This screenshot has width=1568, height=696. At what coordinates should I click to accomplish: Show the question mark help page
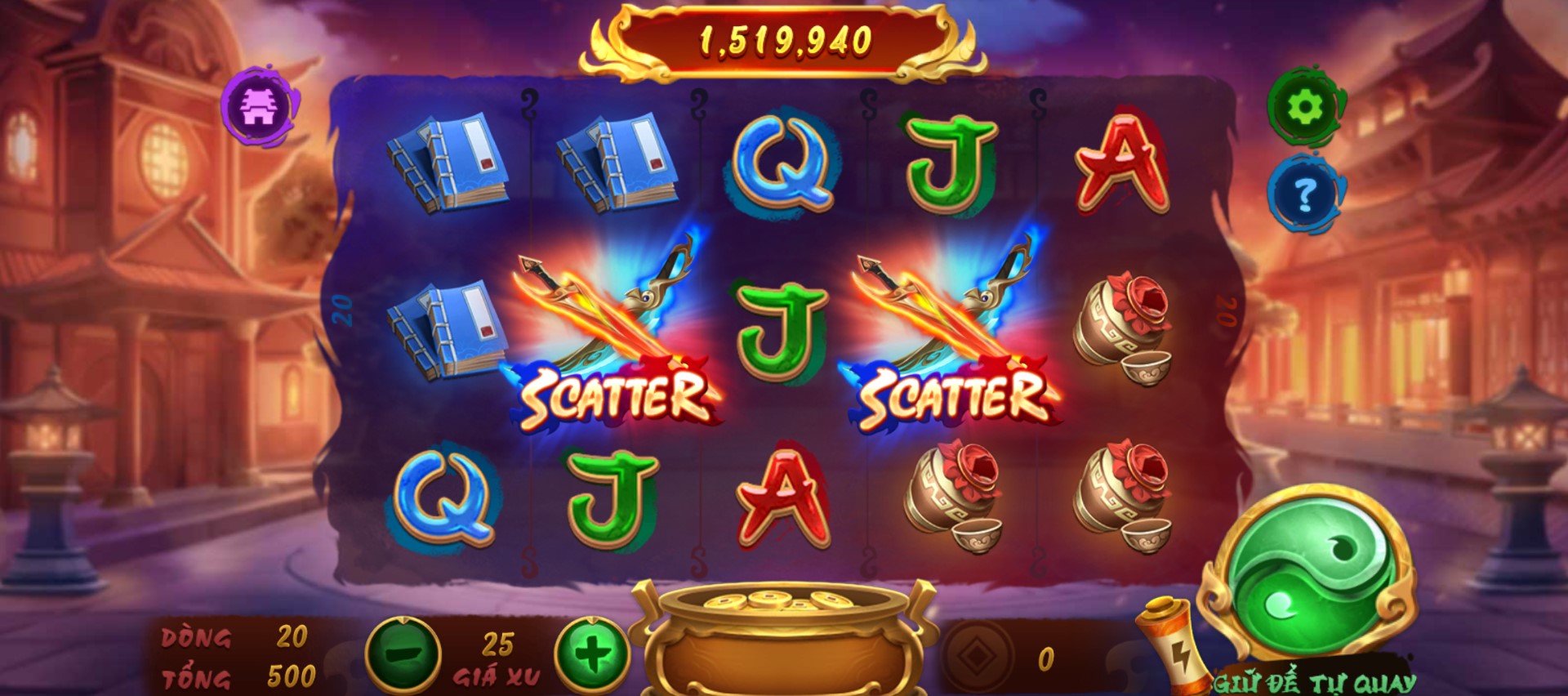(1305, 195)
